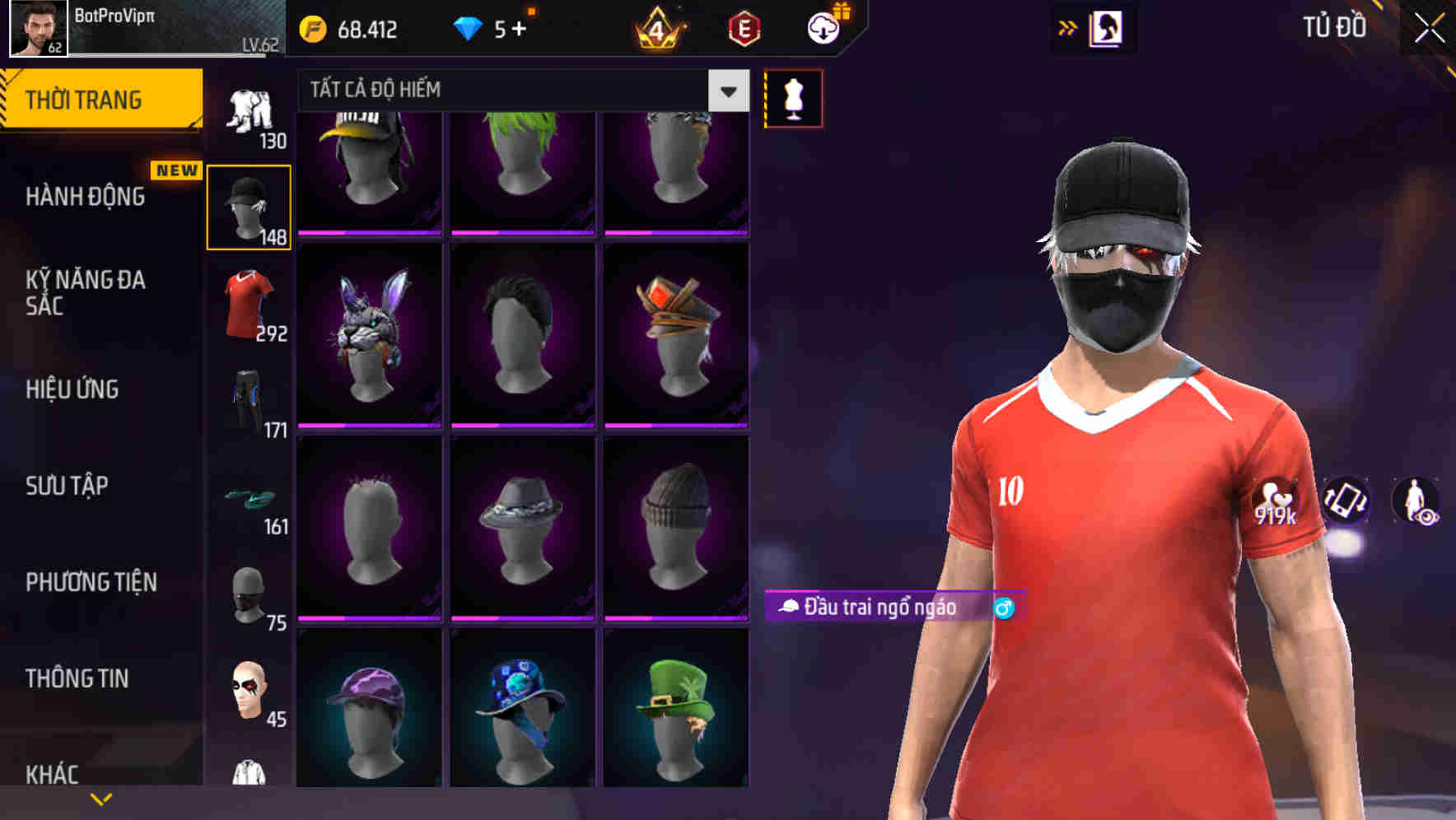Click the 919k likes heart icon
1456x820 pixels.
1276,501
